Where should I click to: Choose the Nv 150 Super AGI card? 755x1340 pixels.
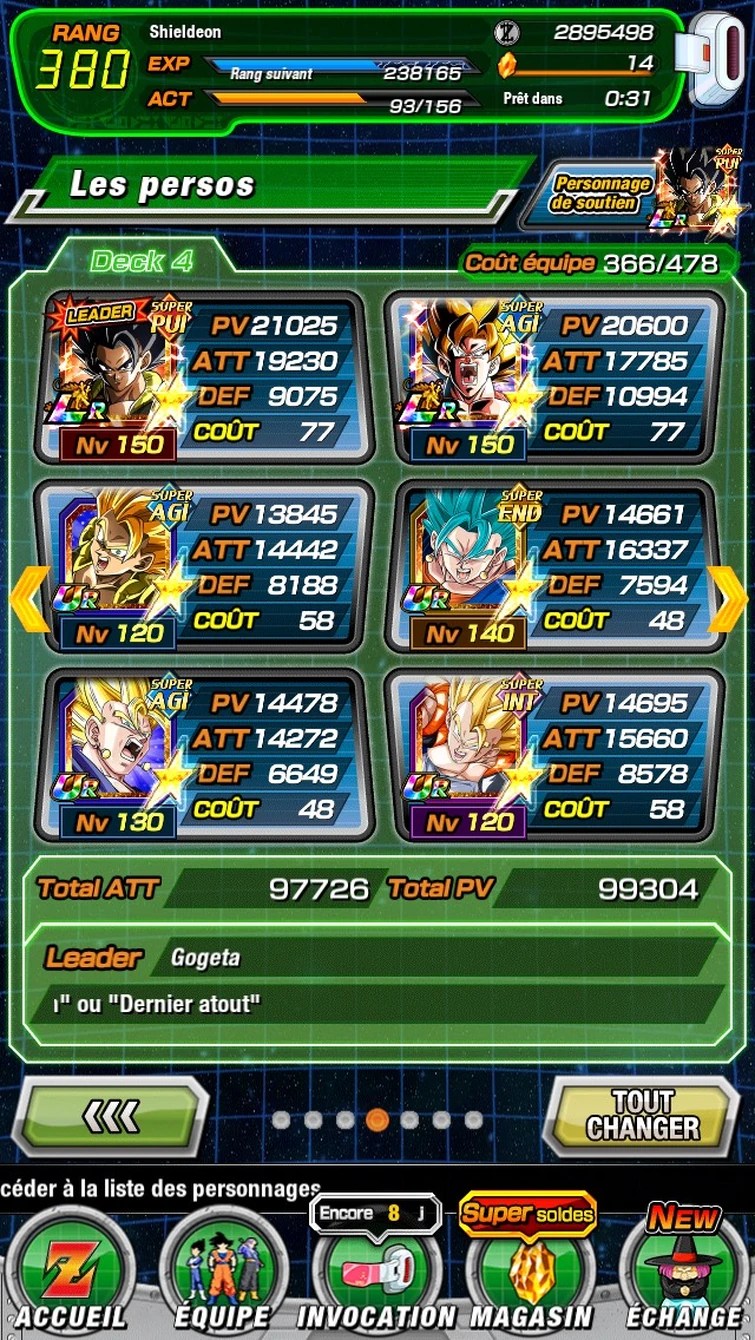tap(554, 378)
